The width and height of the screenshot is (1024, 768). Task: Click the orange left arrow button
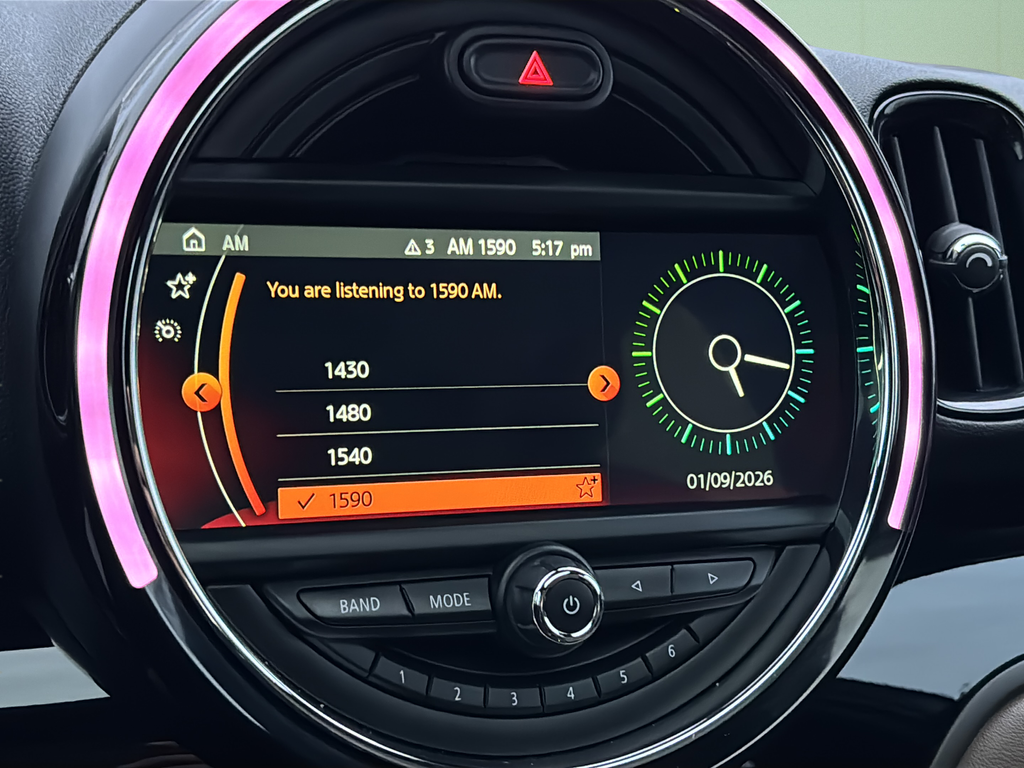point(202,393)
